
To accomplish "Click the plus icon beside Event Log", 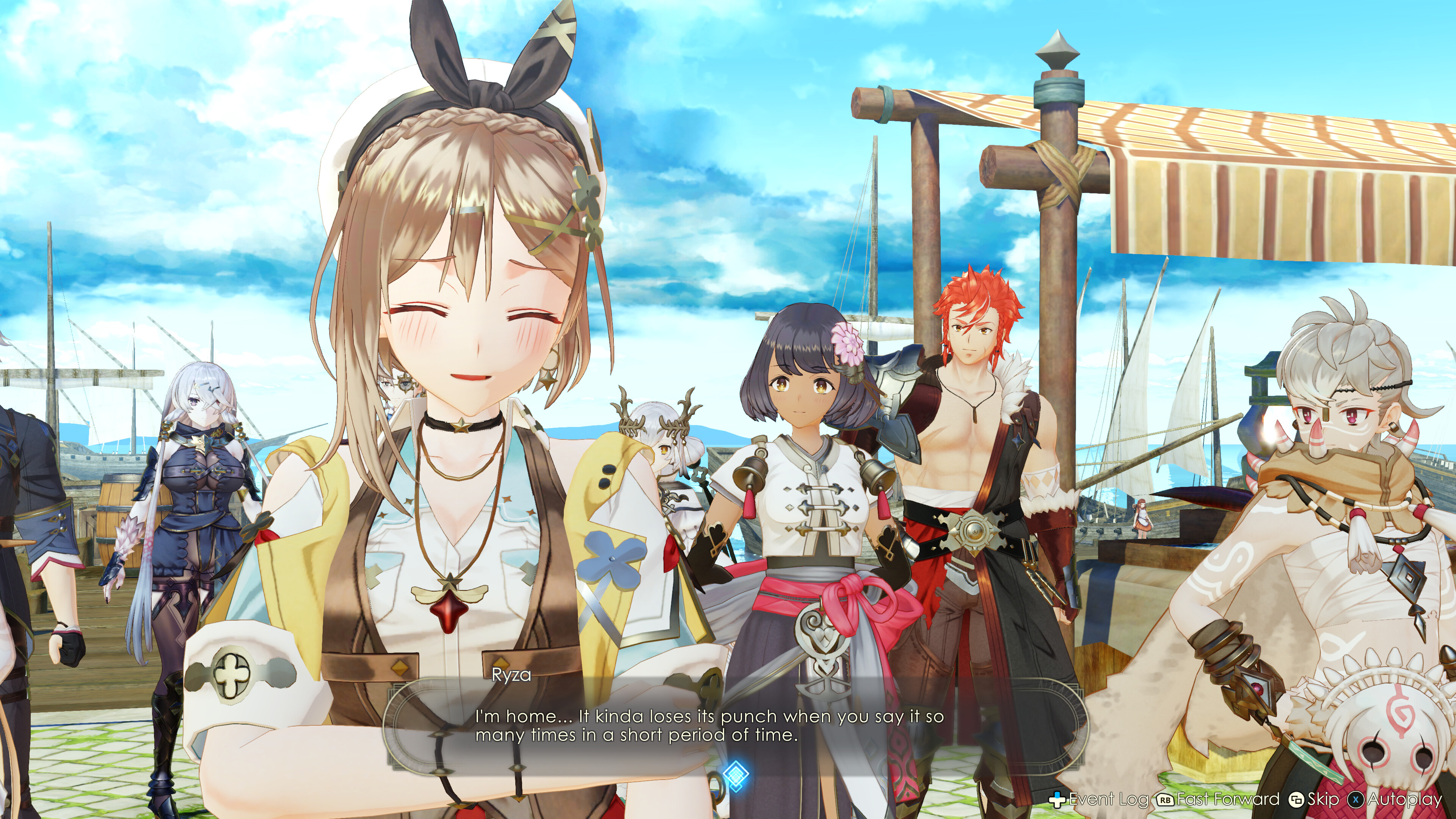I will [1057, 799].
